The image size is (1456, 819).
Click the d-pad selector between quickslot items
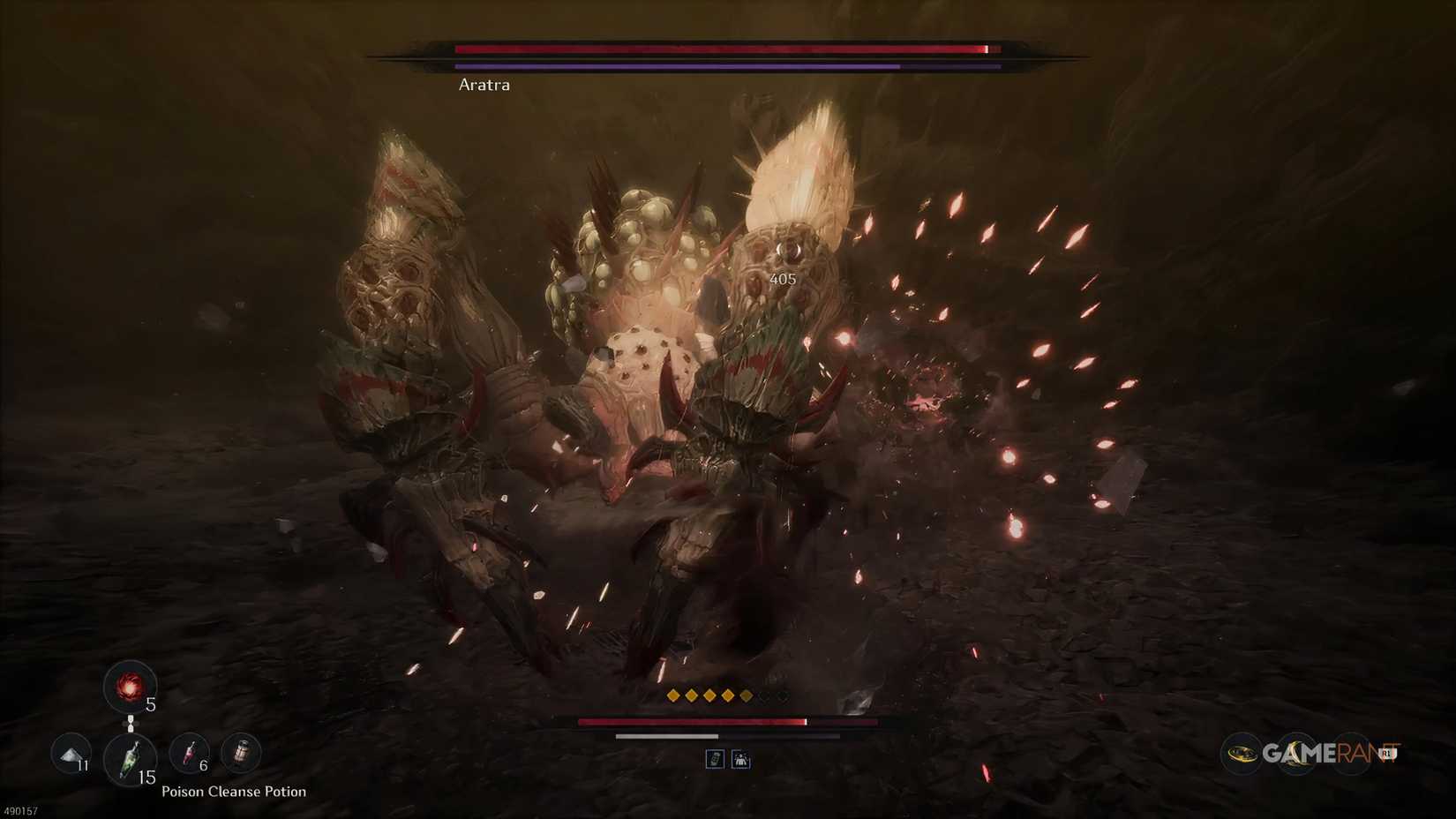click(130, 723)
